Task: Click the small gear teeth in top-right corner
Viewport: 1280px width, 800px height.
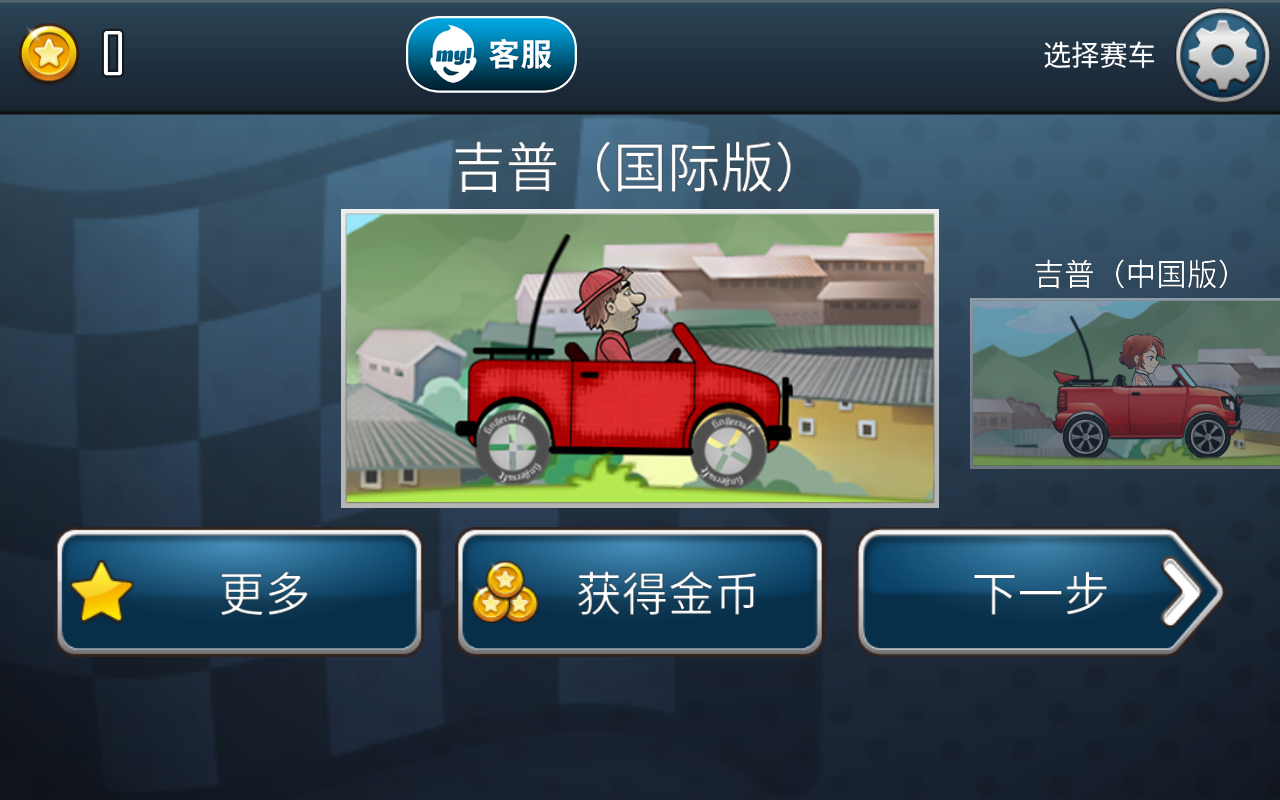Action: (x=1221, y=54)
